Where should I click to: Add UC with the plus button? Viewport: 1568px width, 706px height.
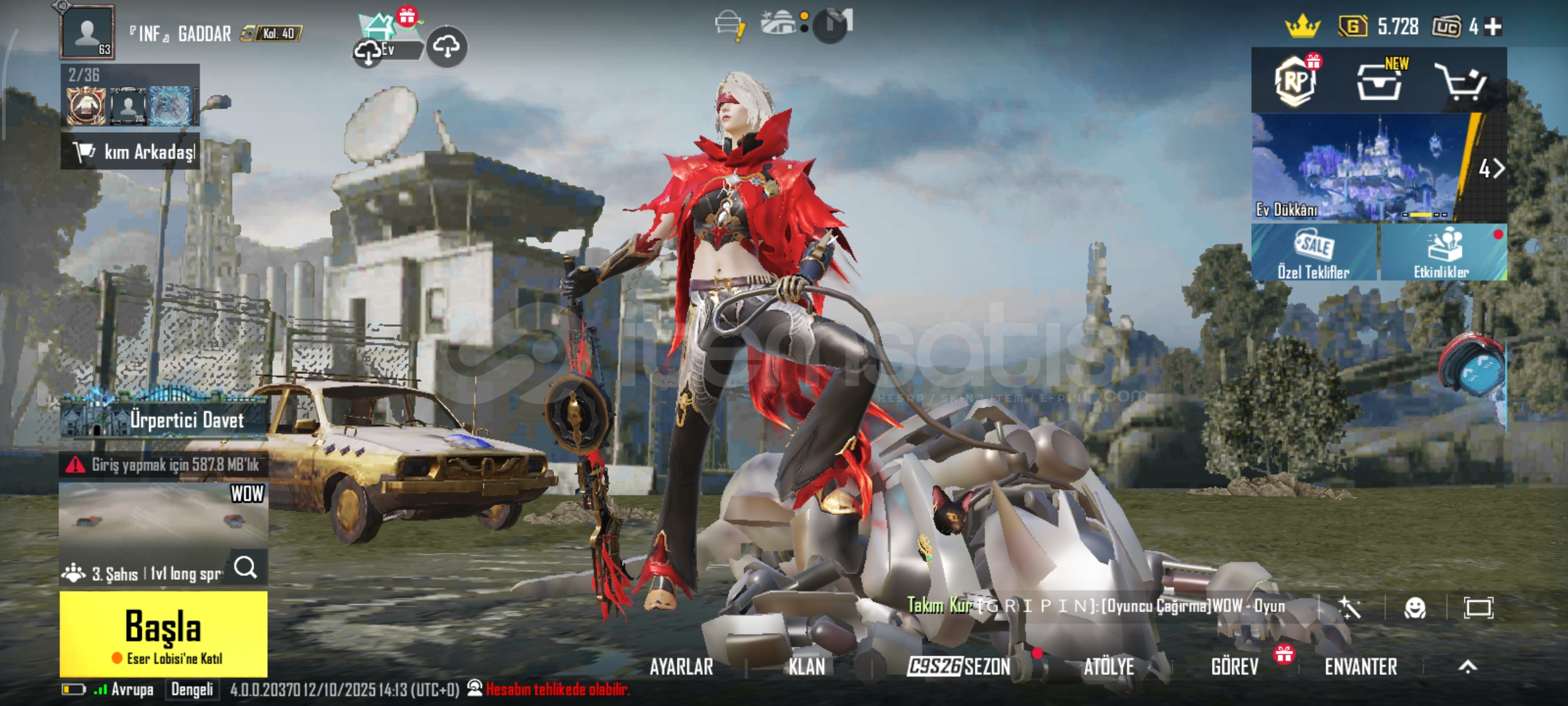click(x=1494, y=27)
